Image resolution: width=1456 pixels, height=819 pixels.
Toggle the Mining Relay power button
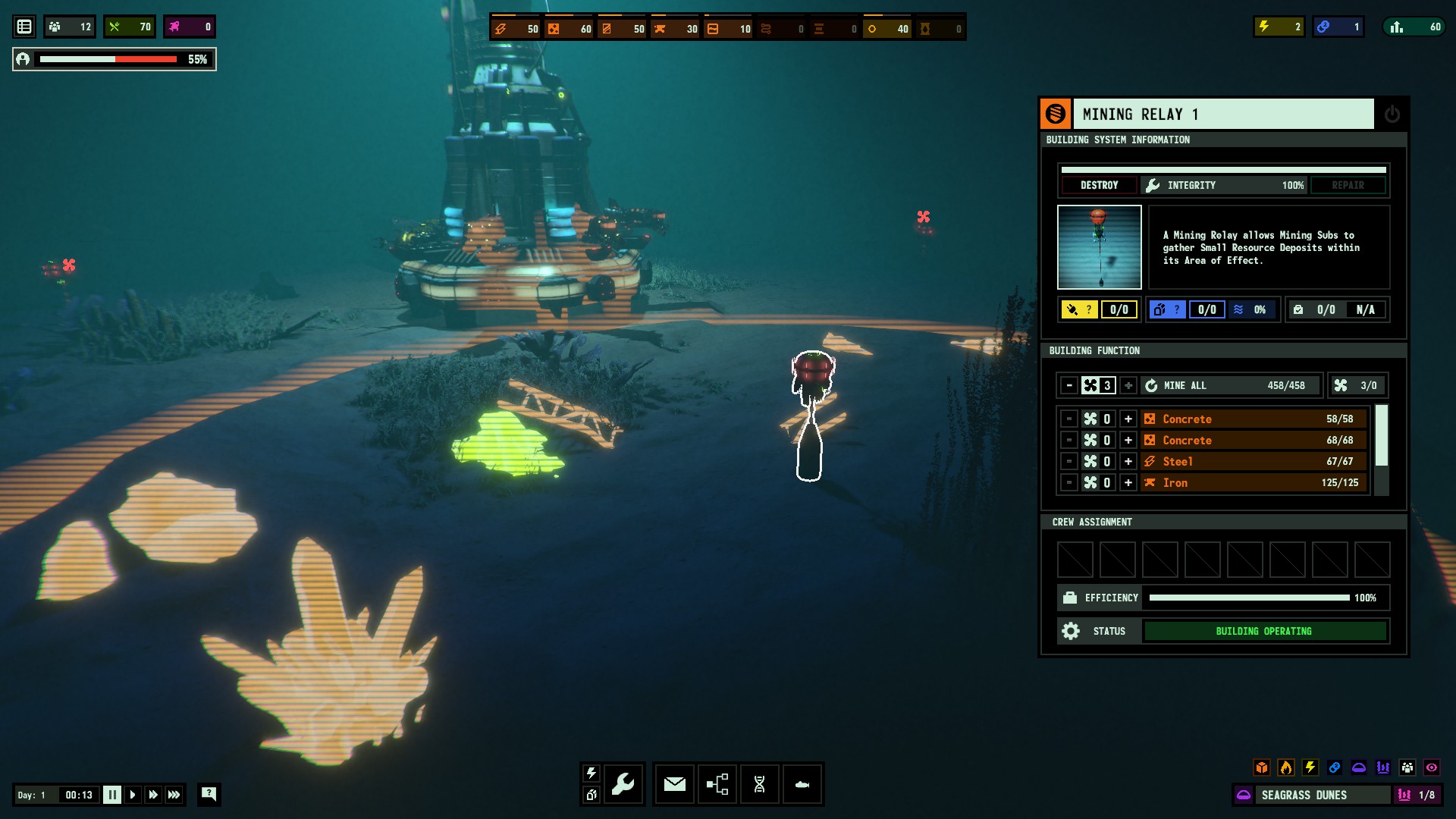tap(1392, 115)
